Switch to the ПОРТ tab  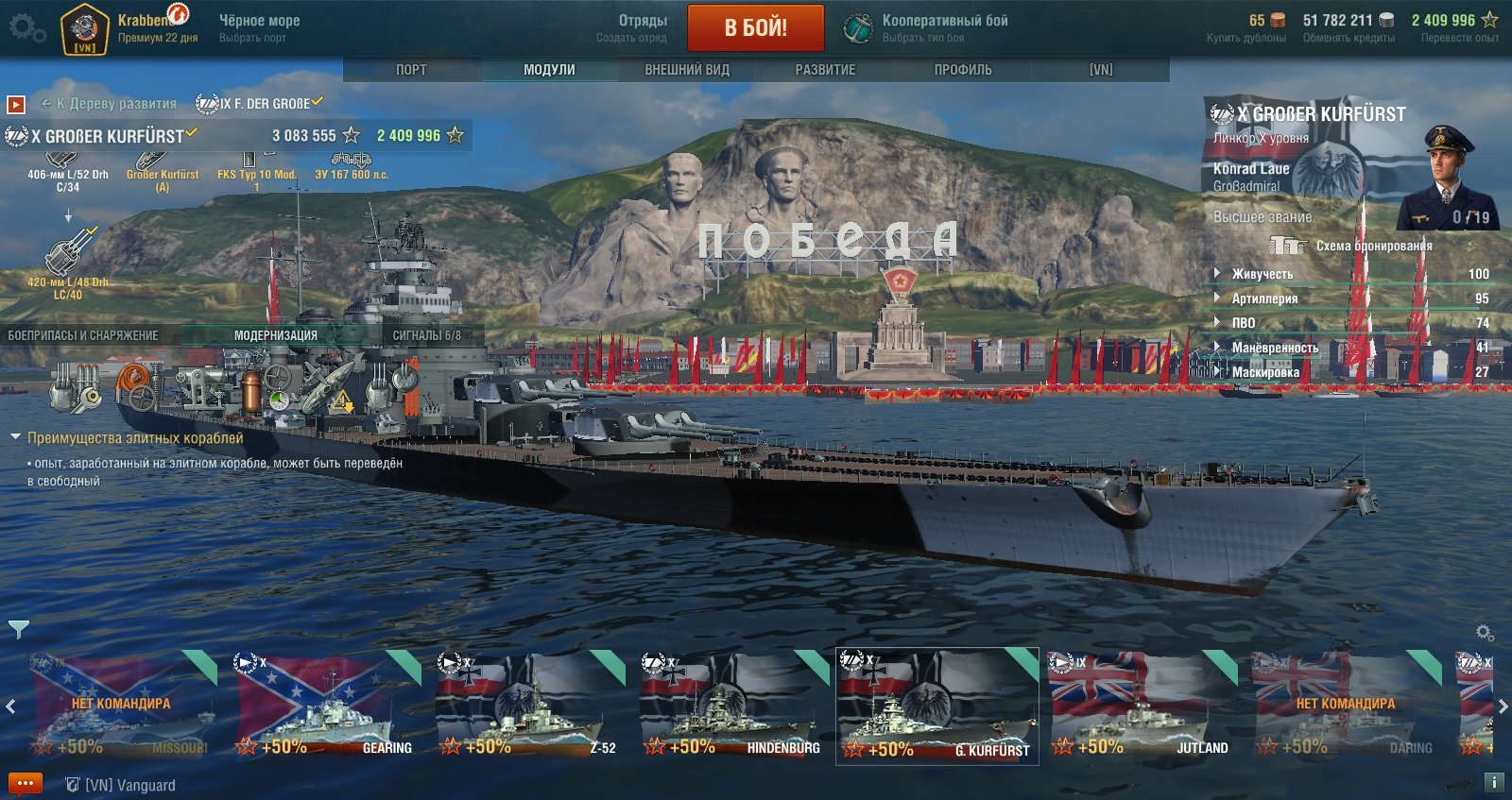[x=411, y=70]
